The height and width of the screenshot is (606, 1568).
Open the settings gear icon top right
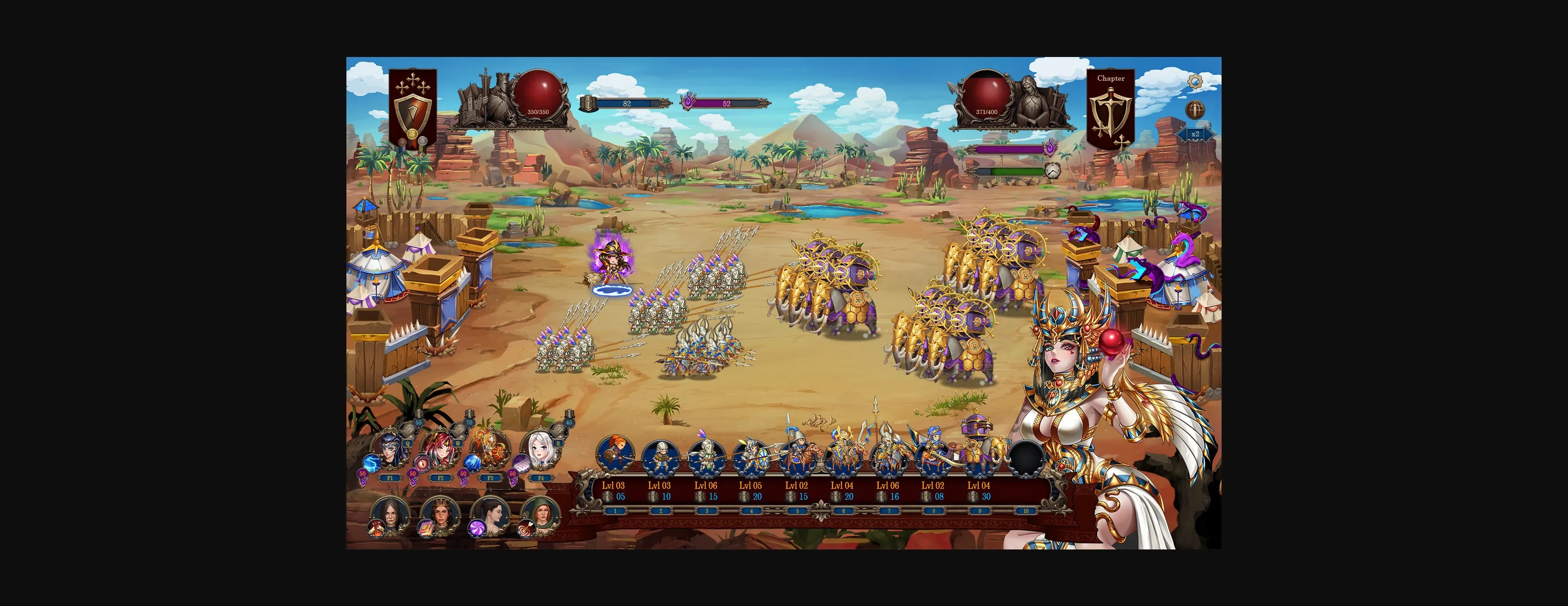1196,82
